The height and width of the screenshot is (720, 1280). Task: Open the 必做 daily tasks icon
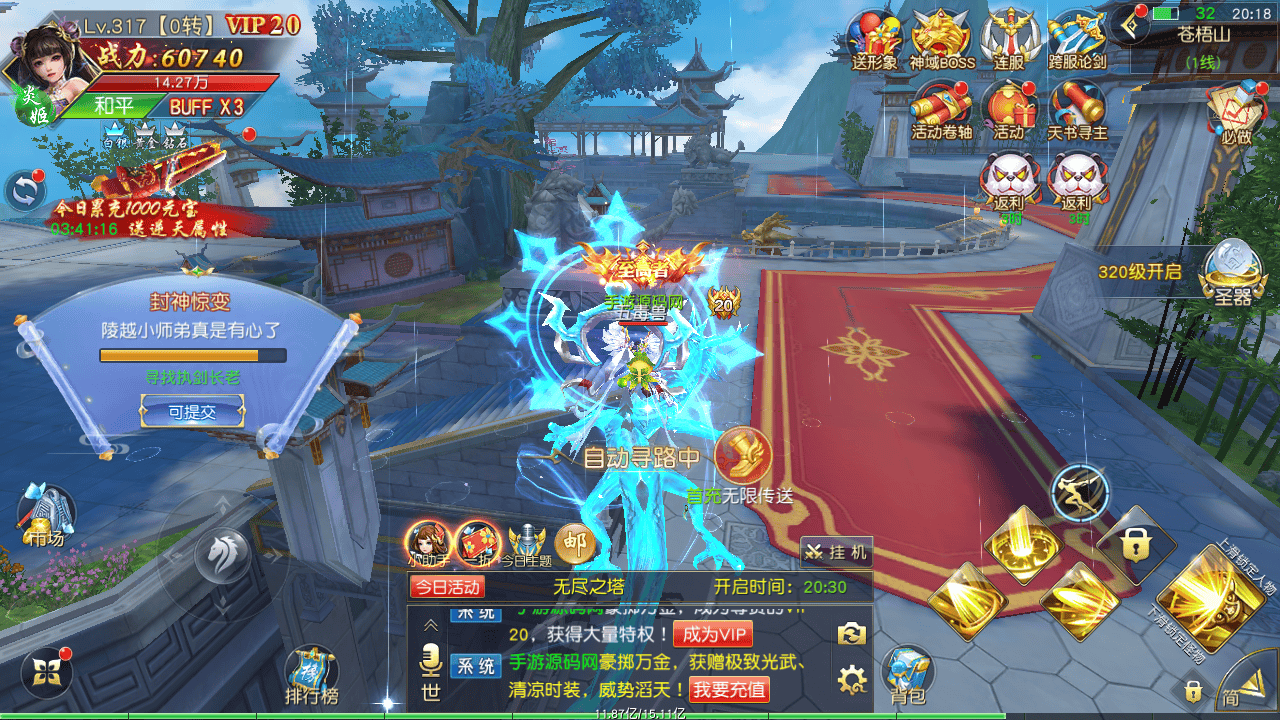coord(1236,112)
